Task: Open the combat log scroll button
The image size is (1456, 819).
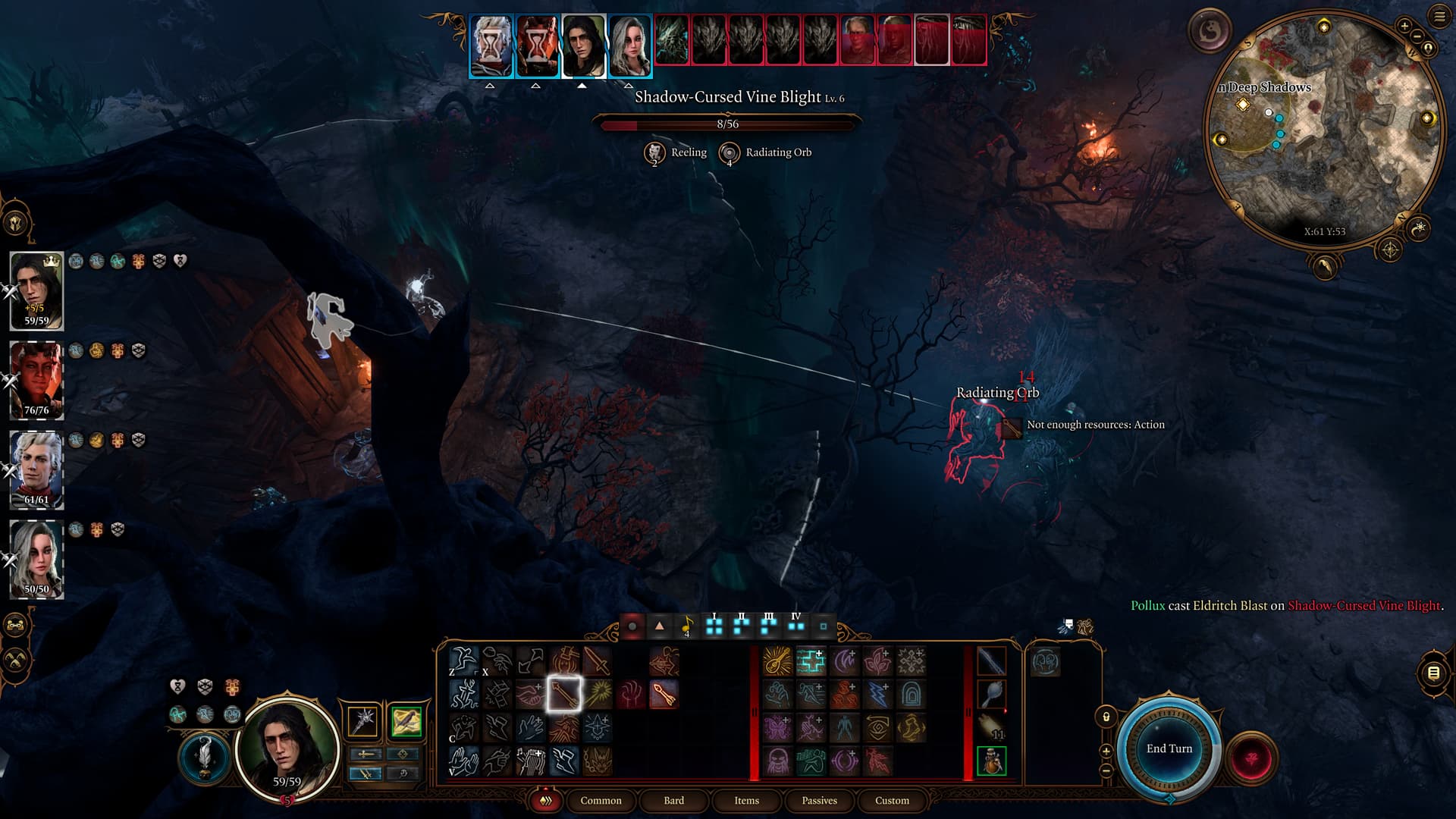Action: coord(1433,673)
